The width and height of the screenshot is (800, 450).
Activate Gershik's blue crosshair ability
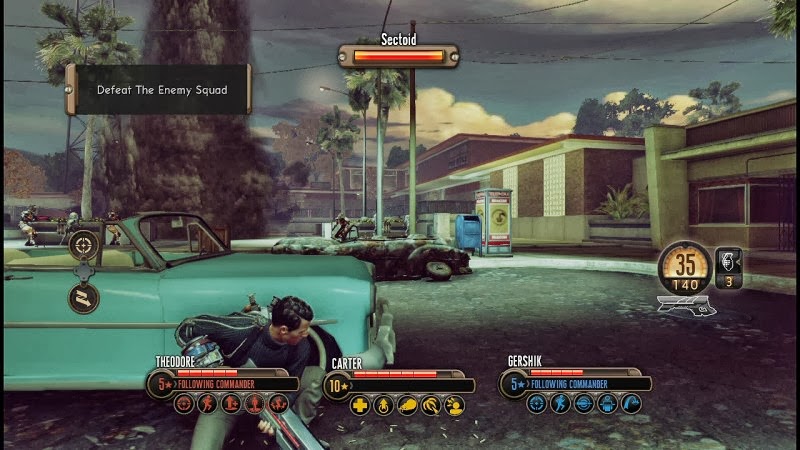click(536, 403)
